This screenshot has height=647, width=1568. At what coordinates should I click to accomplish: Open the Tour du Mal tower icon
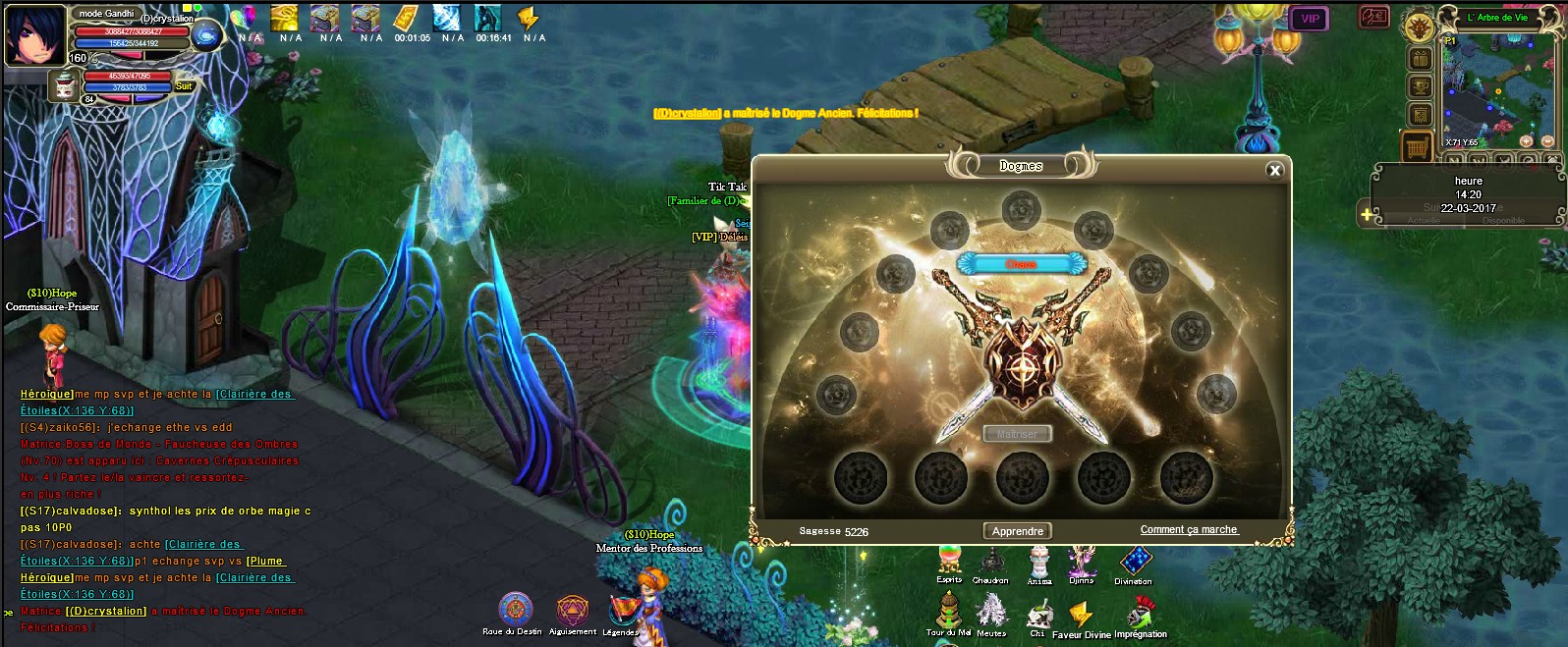948,611
